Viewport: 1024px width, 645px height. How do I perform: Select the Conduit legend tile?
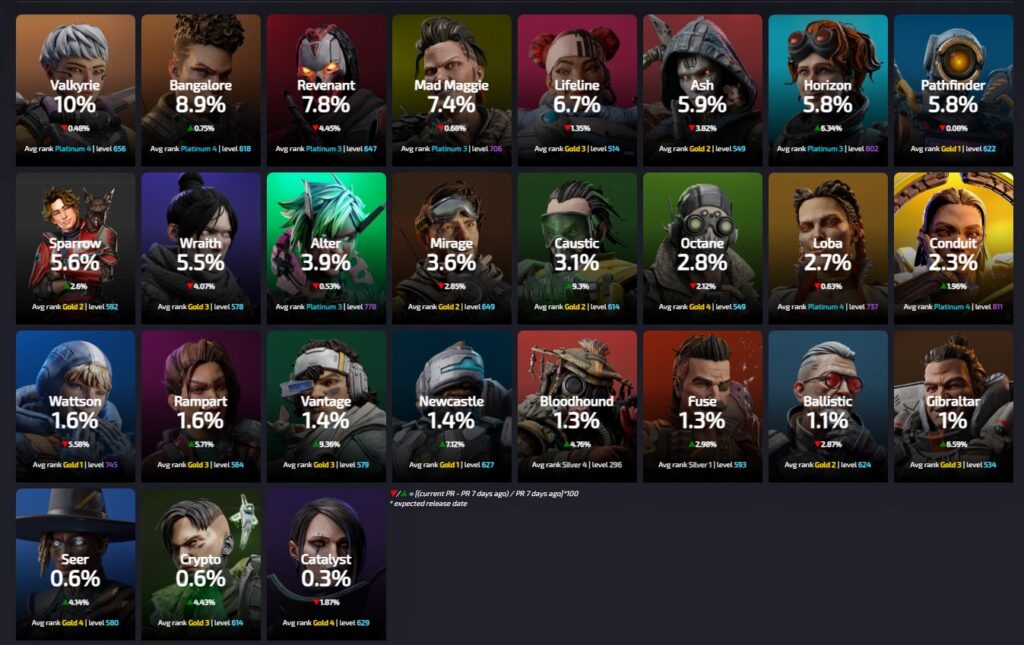(953, 248)
